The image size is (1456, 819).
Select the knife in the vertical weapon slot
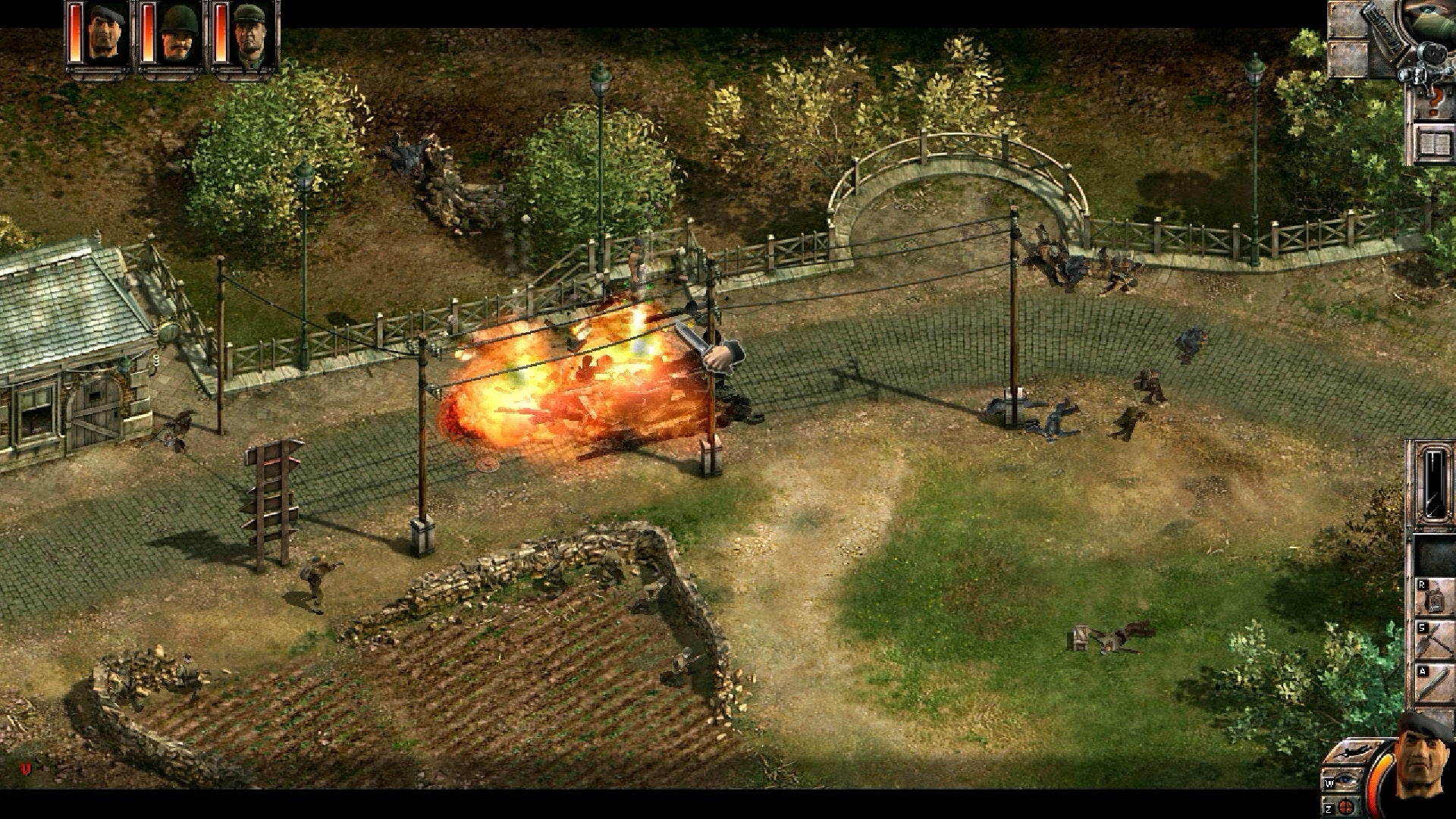[1434, 482]
